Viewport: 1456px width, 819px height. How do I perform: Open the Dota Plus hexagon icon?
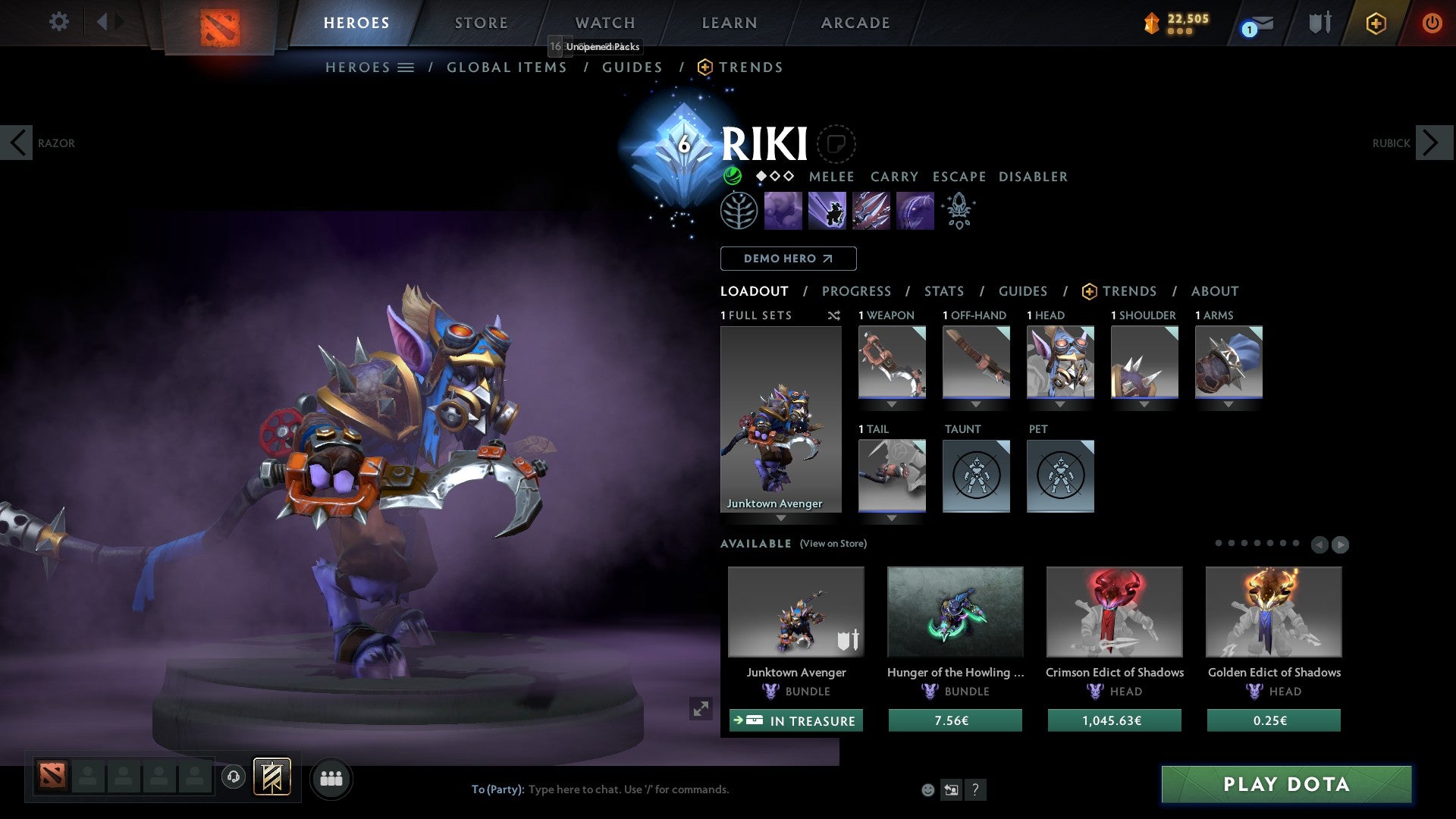1376,23
